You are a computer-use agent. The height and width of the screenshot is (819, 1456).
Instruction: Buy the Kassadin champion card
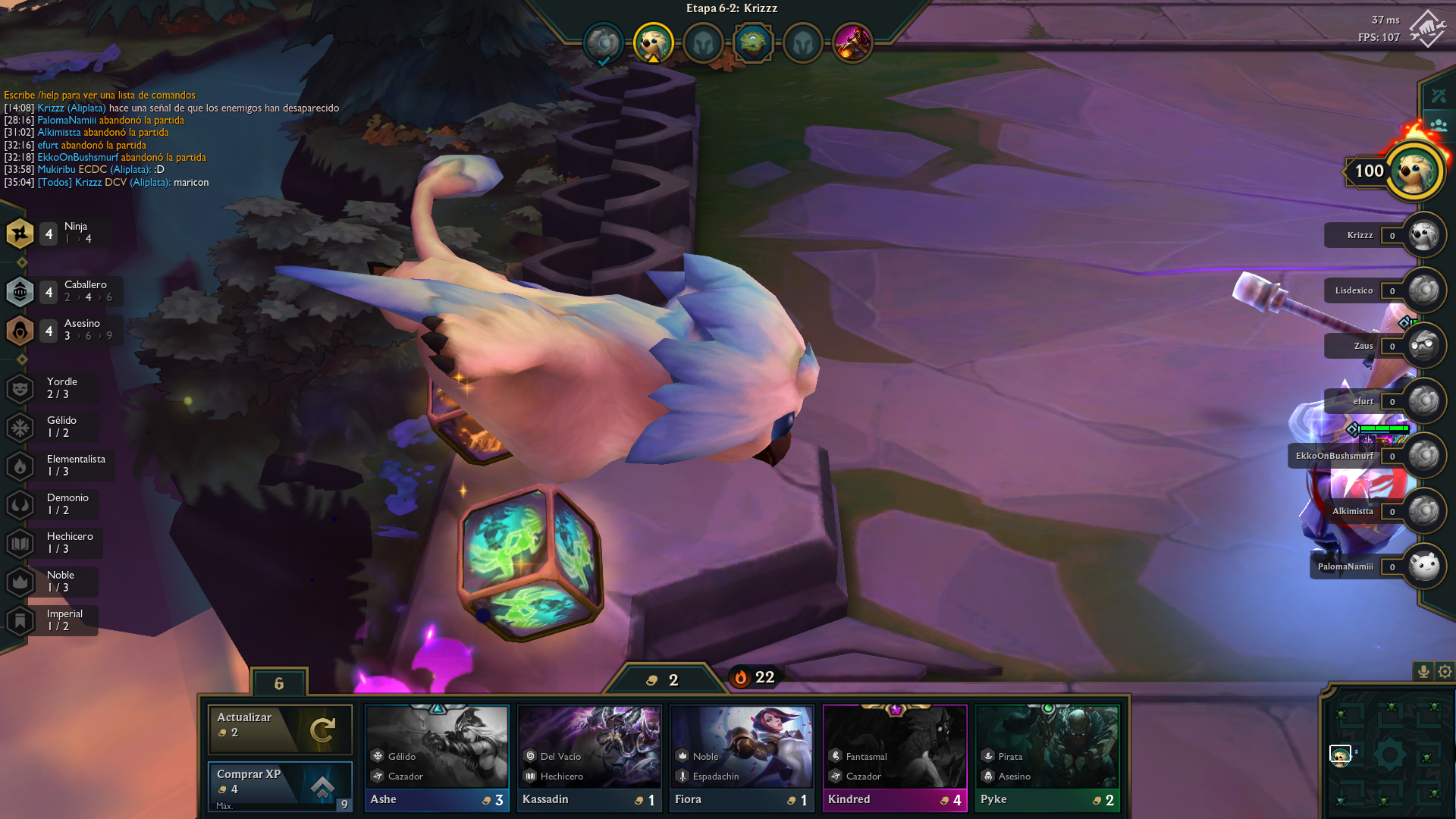coord(589,758)
